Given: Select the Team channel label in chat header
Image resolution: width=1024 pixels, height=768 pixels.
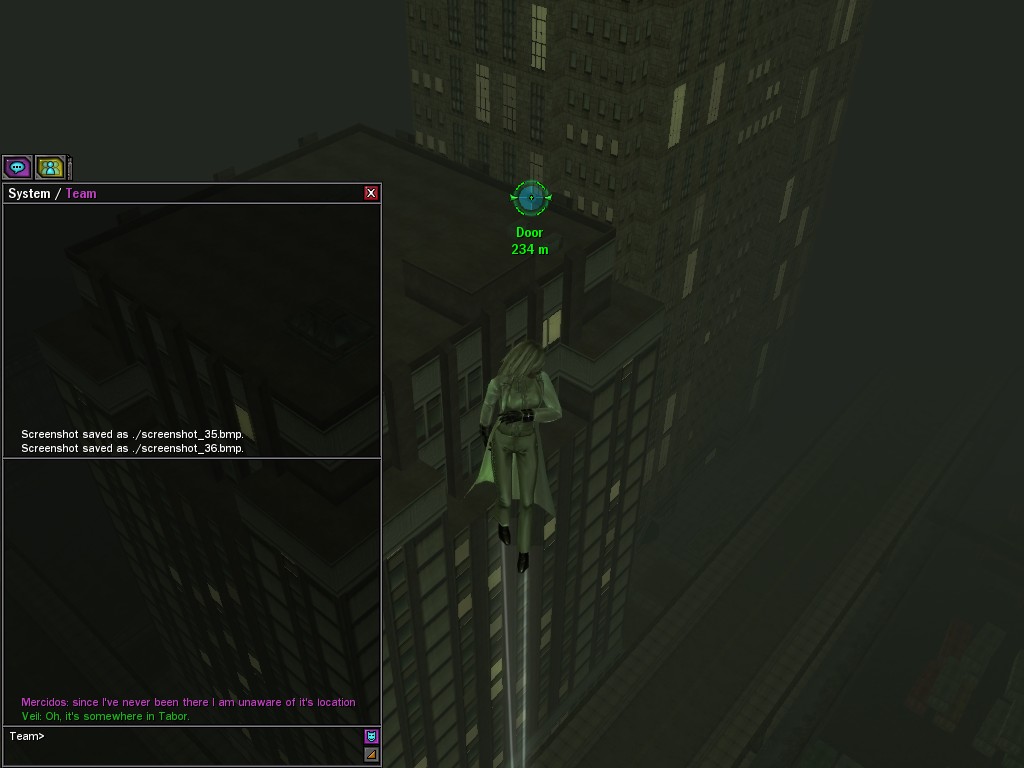Looking at the screenshot, I should click(x=81, y=193).
